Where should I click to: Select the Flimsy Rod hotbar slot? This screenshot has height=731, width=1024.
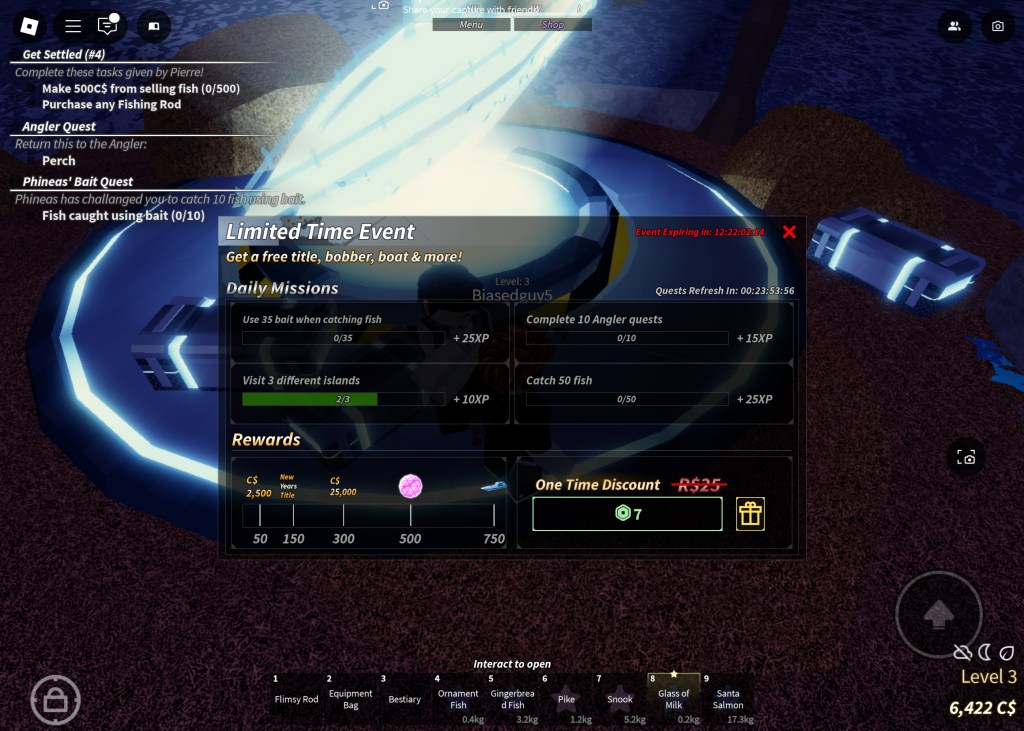[x=296, y=698]
